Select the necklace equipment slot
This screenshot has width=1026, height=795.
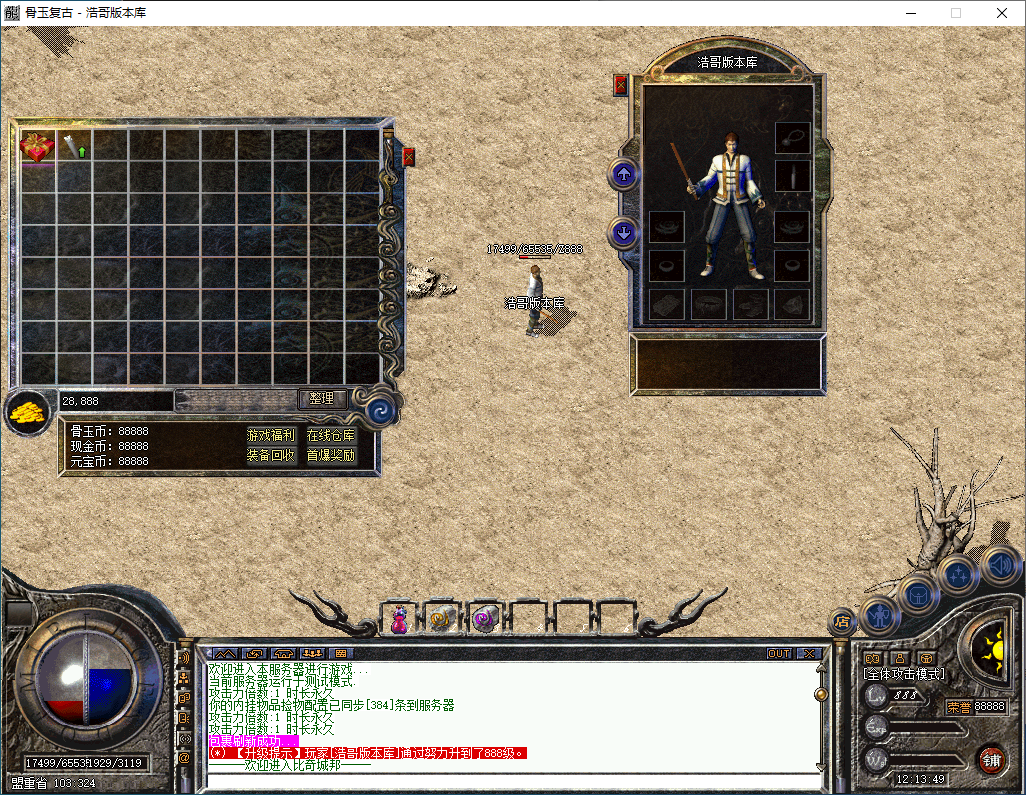point(792,137)
